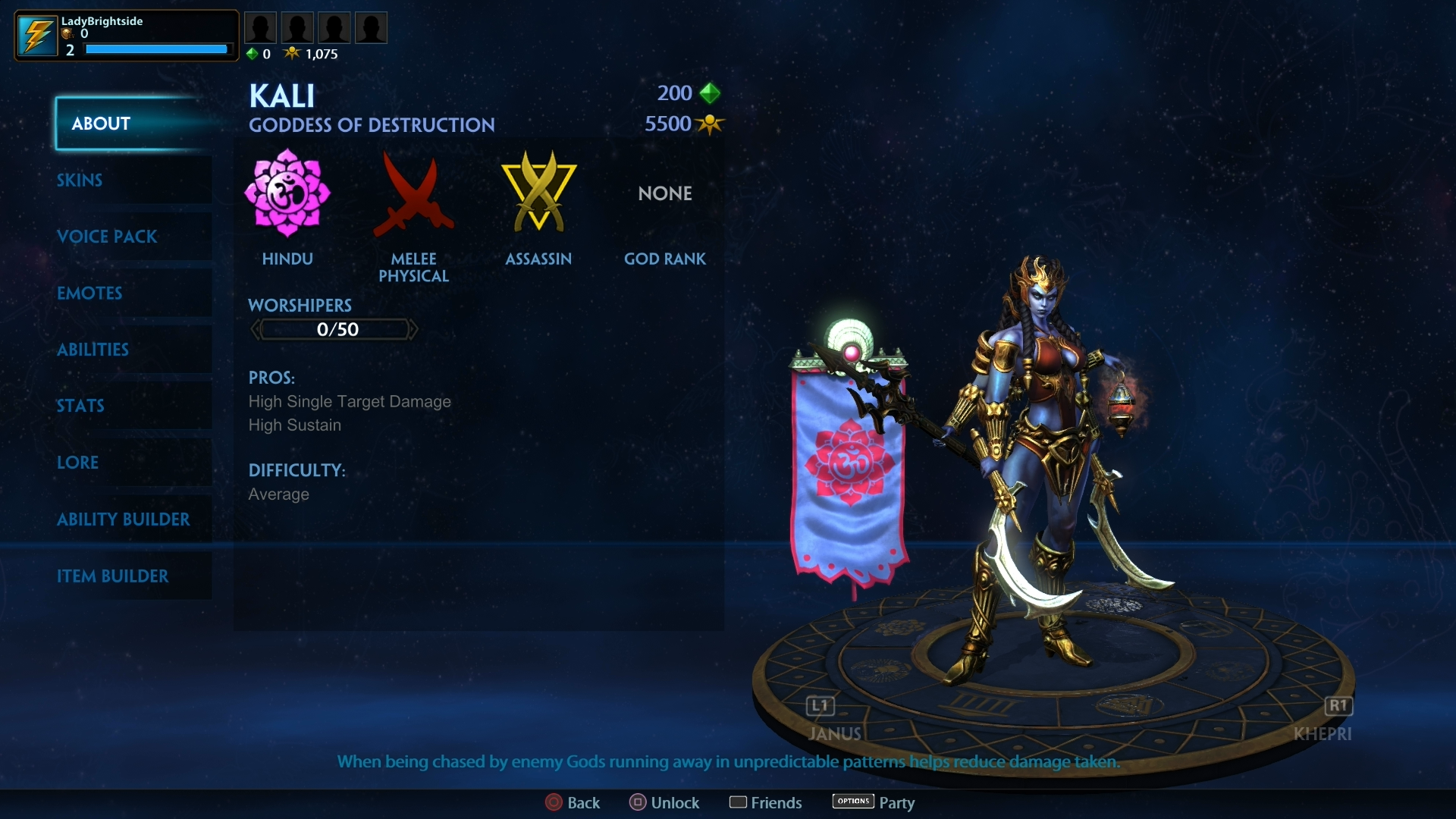Open the Lore tab
The height and width of the screenshot is (819, 1456).
click(77, 463)
